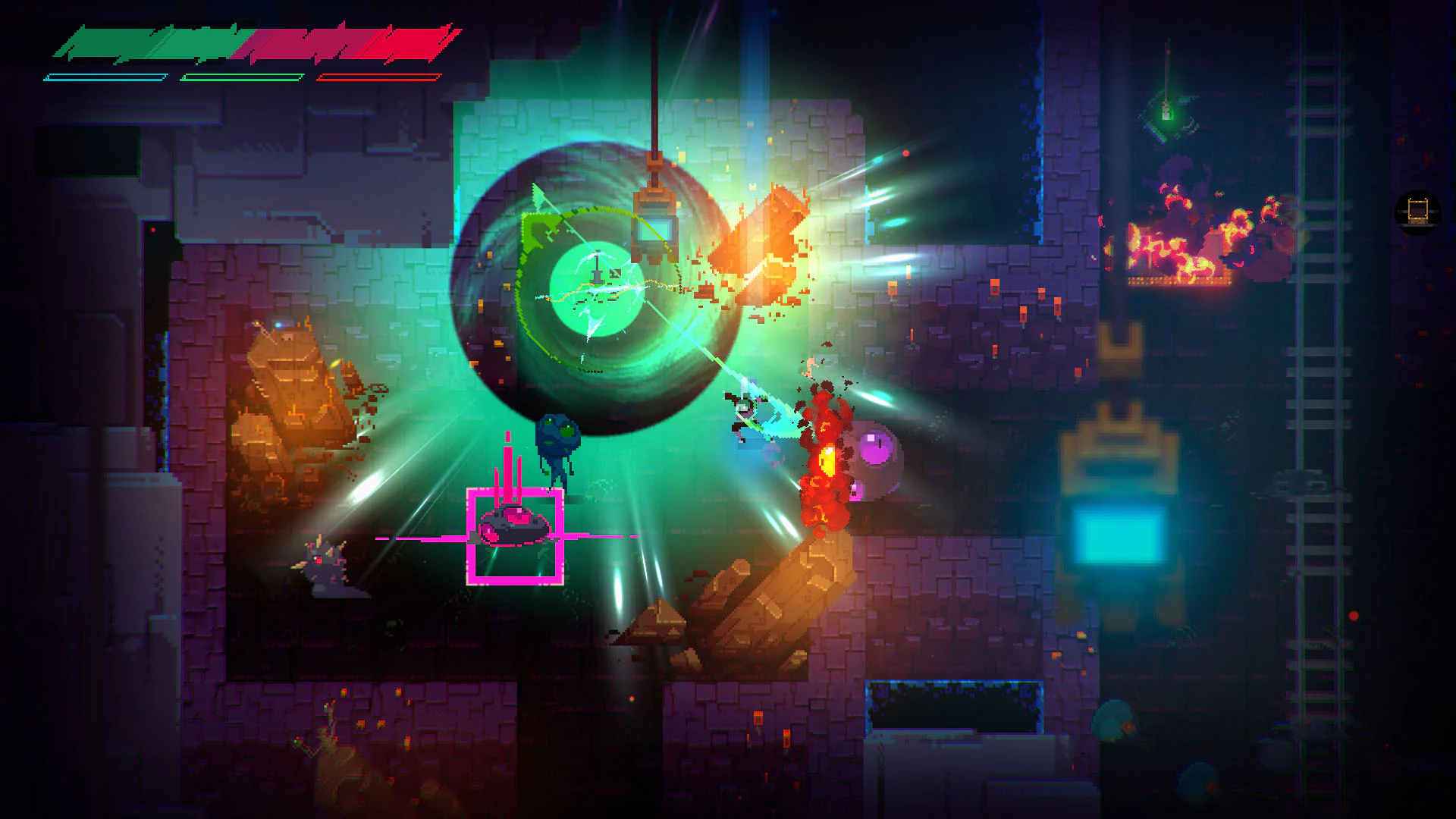The image size is (1456, 819).
Task: Select the swinging lantern above the portal
Action: 654,226
